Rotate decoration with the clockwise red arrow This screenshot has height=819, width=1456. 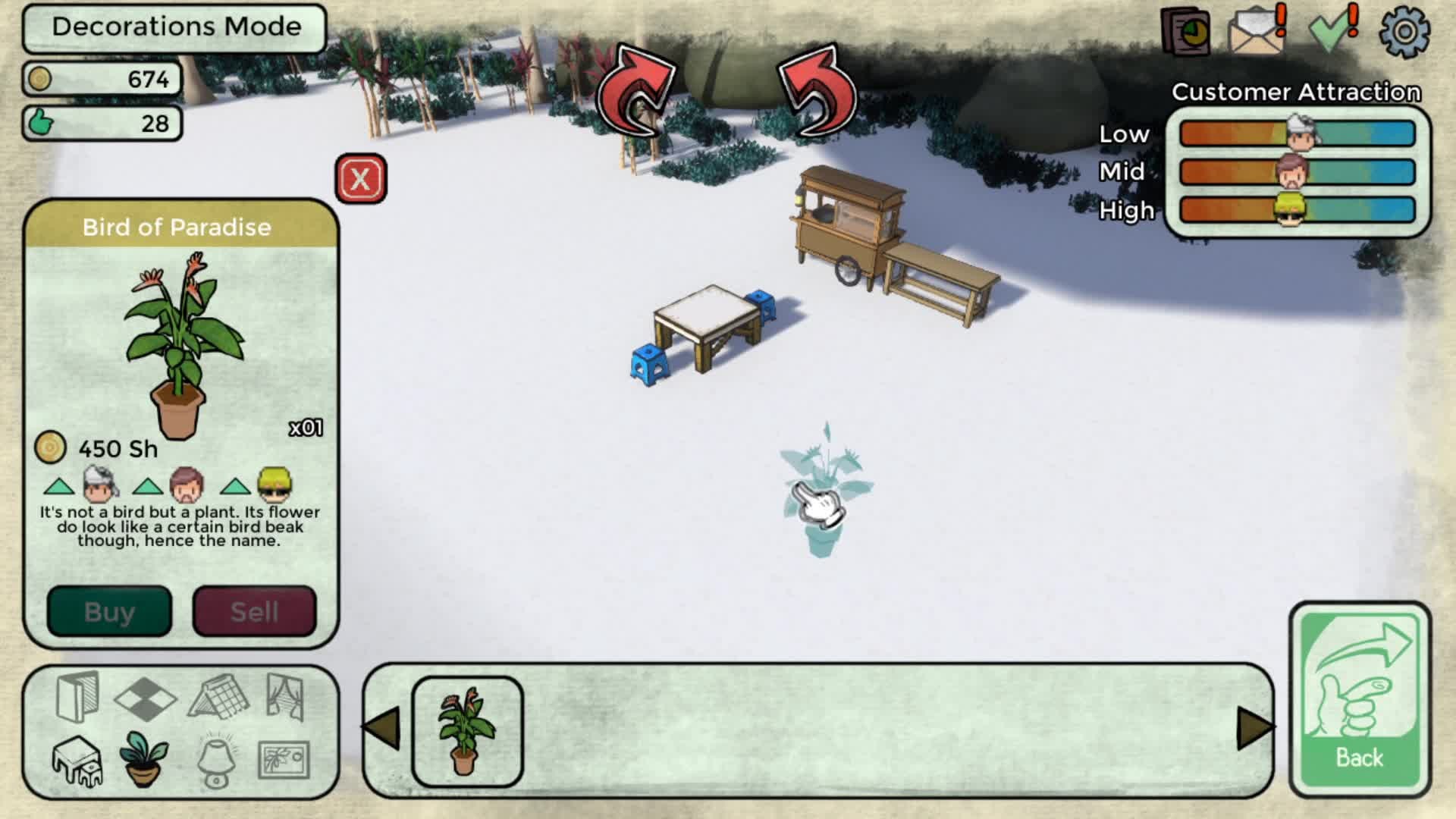[635, 93]
